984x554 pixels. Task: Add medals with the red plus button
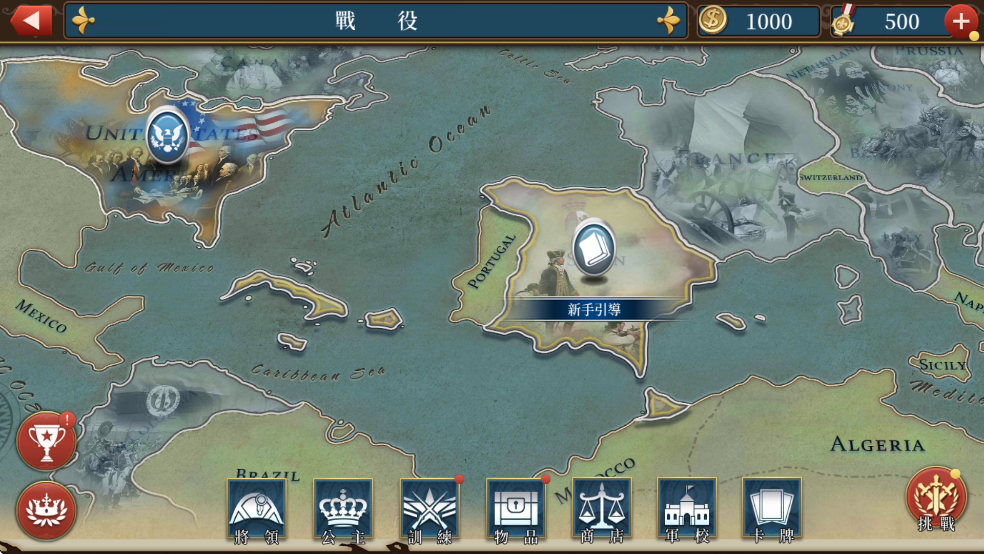tap(961, 21)
